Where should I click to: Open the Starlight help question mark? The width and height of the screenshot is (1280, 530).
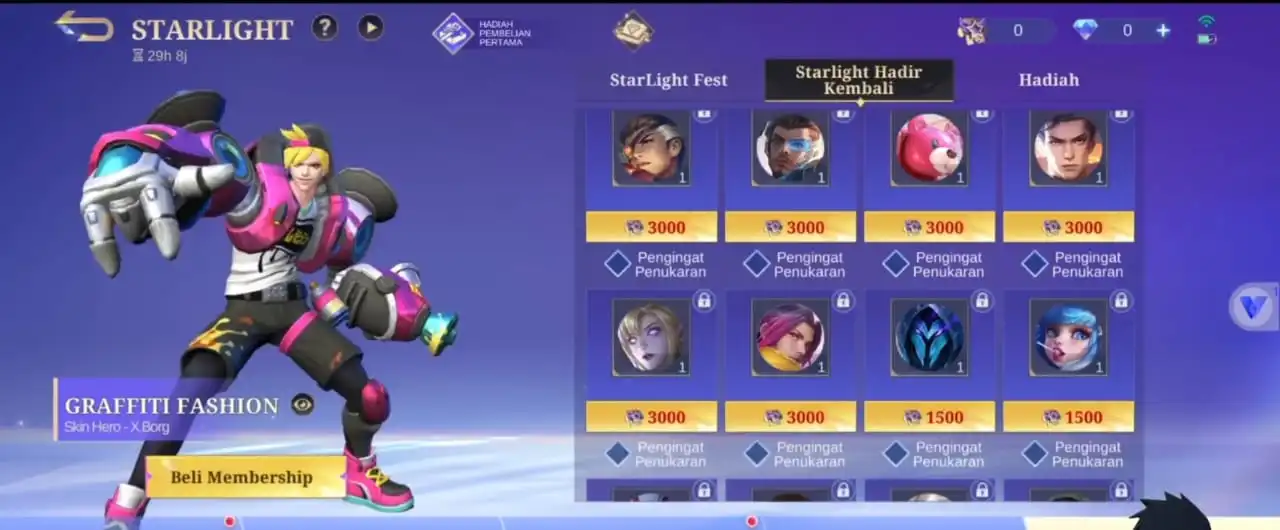coord(324,27)
